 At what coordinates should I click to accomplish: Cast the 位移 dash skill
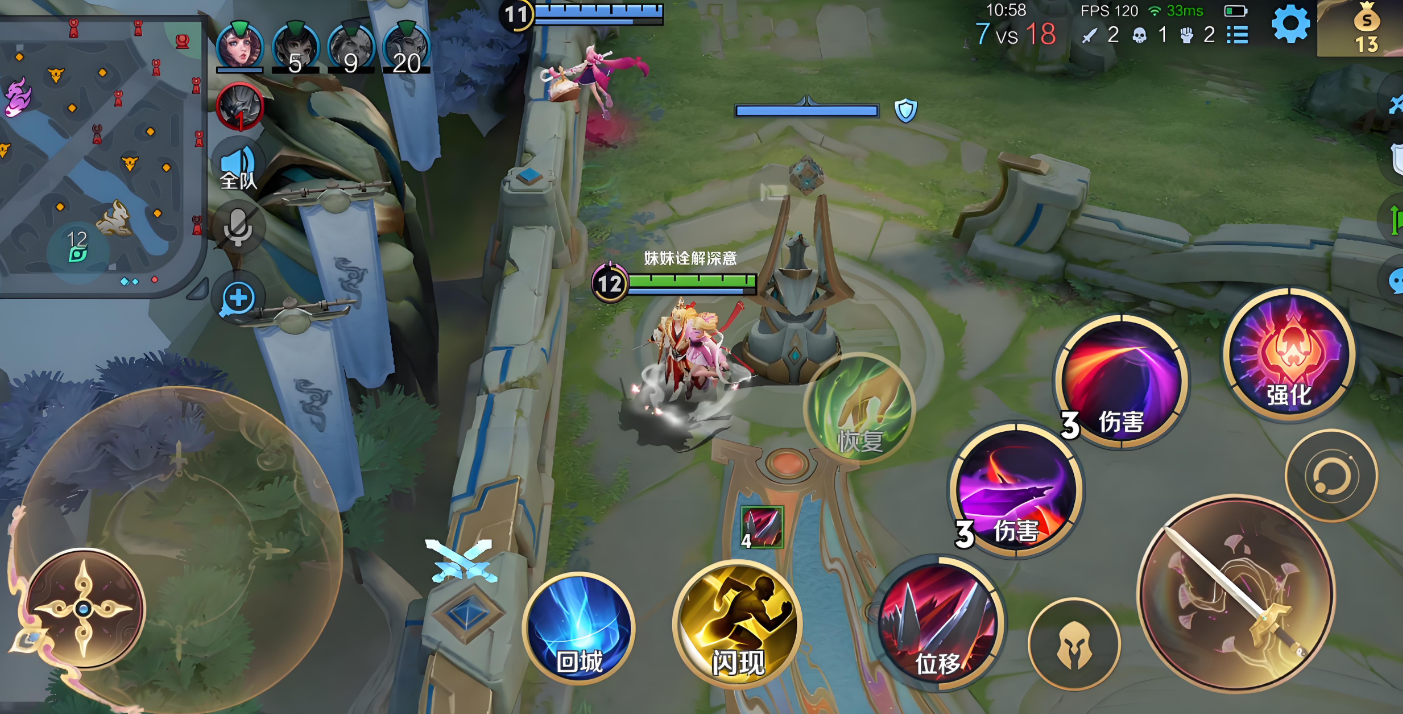coord(936,624)
